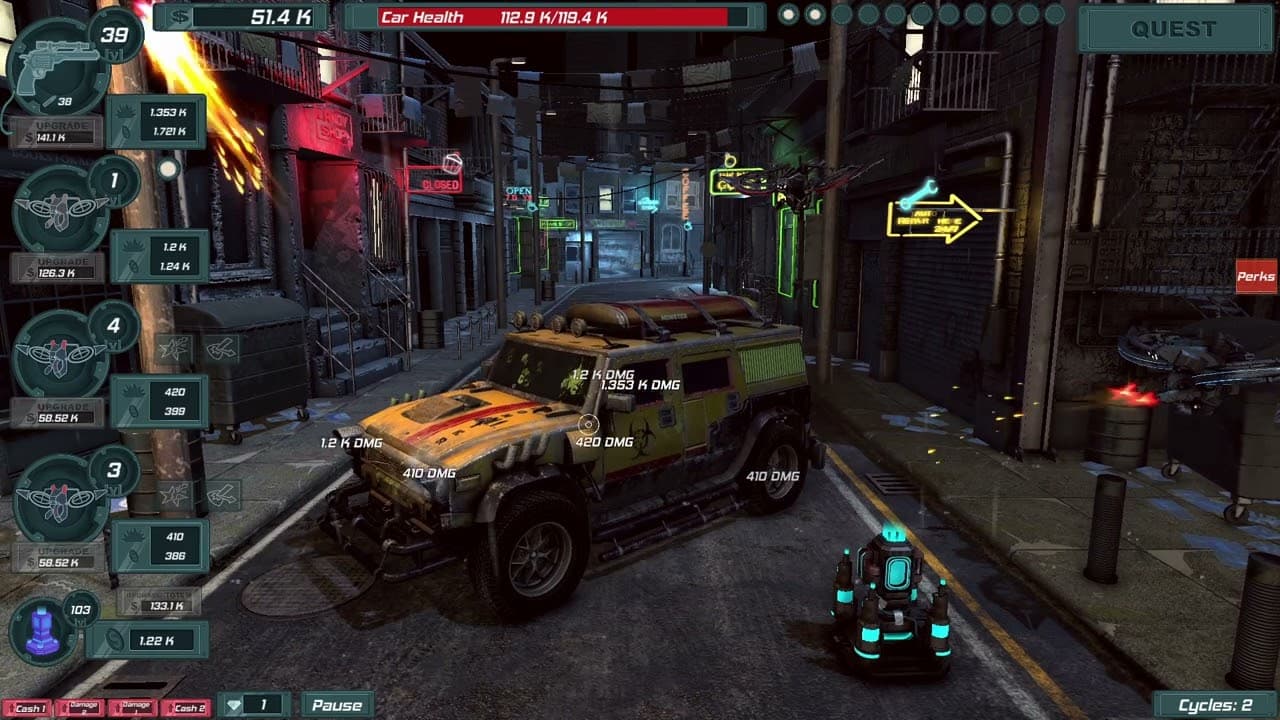This screenshot has height=720, width=1280.
Task: Click the star perk icon beside the level 4 drone
Action: tap(175, 345)
